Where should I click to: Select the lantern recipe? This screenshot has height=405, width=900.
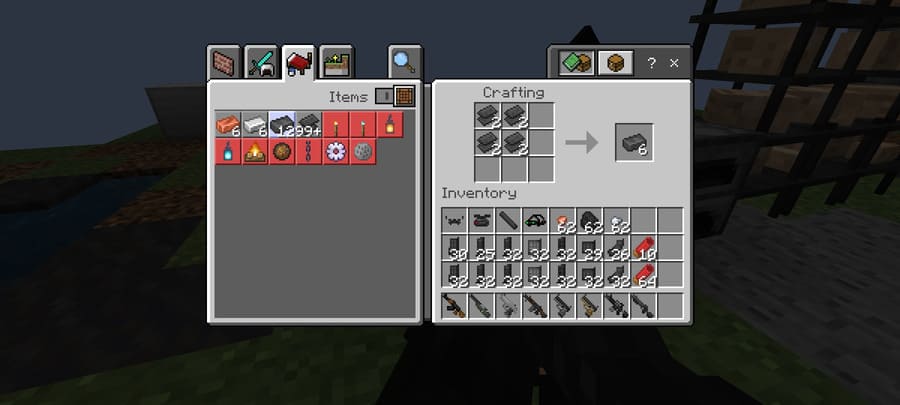click(x=391, y=125)
